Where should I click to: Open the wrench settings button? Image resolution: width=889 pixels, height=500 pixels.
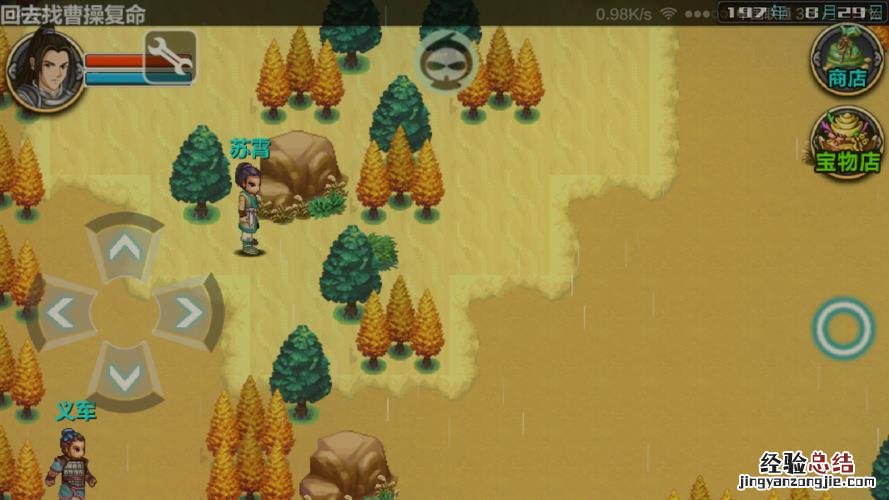coord(170,57)
